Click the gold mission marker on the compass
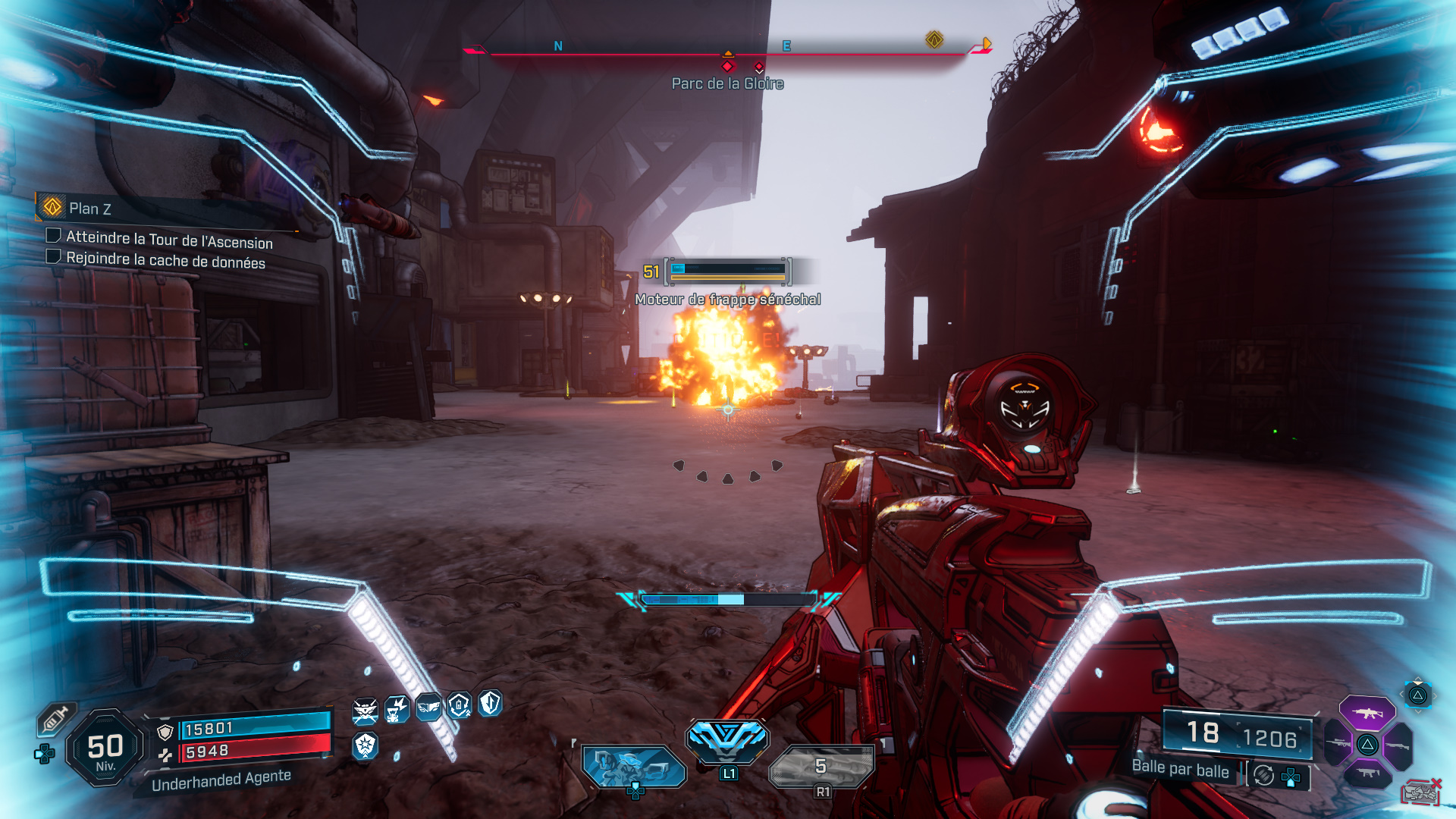Viewport: 1456px width, 819px height. (x=934, y=39)
